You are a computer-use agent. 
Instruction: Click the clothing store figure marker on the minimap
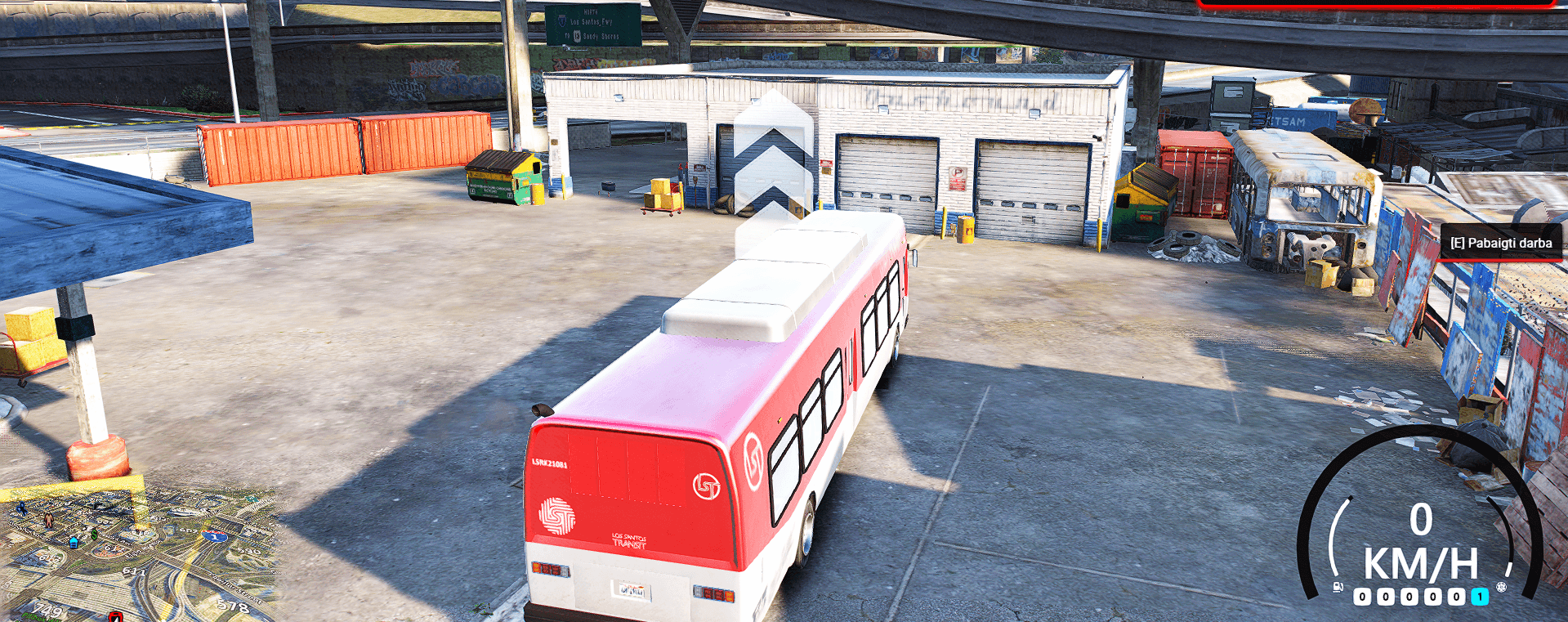[48, 520]
